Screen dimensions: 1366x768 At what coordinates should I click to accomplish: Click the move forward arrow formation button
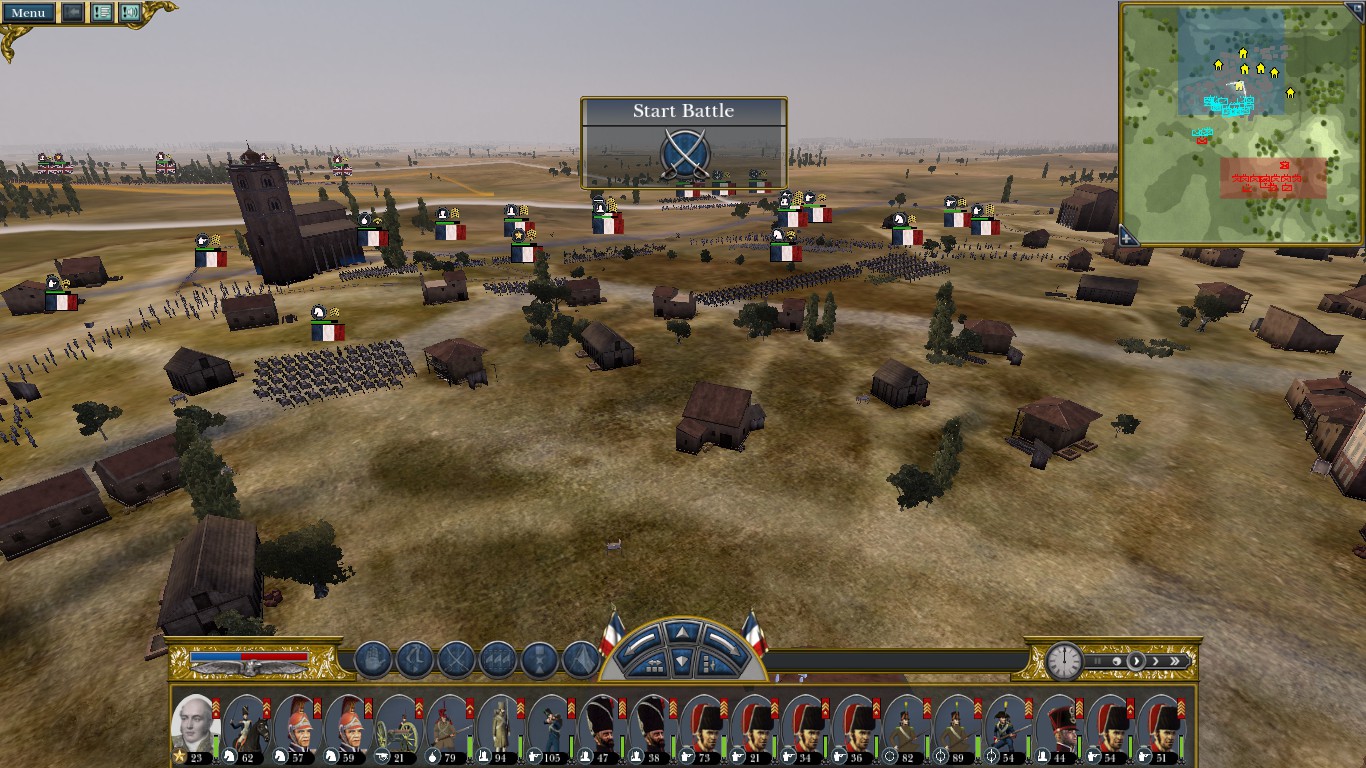681,633
